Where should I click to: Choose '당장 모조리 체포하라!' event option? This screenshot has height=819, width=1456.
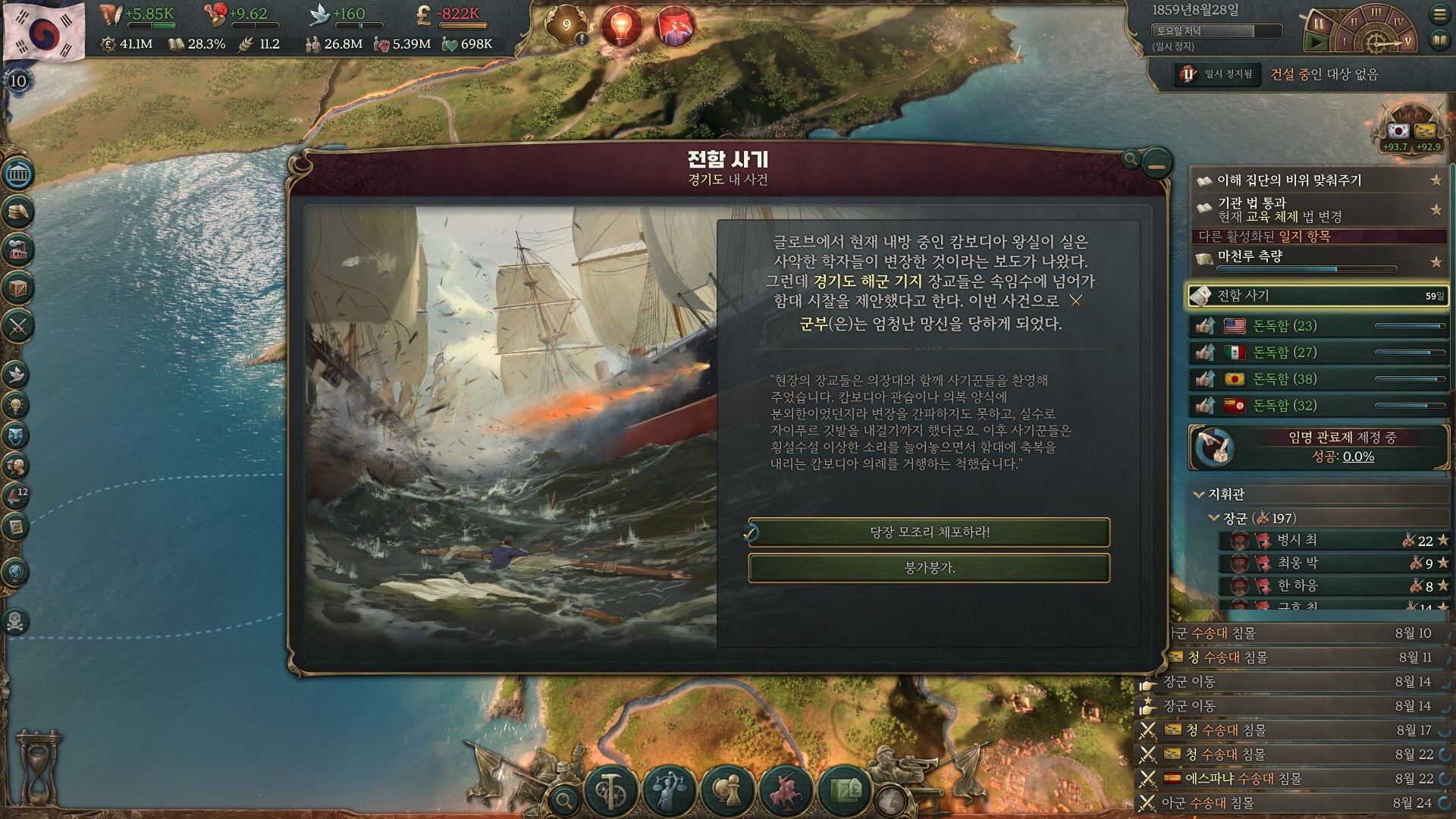929,532
